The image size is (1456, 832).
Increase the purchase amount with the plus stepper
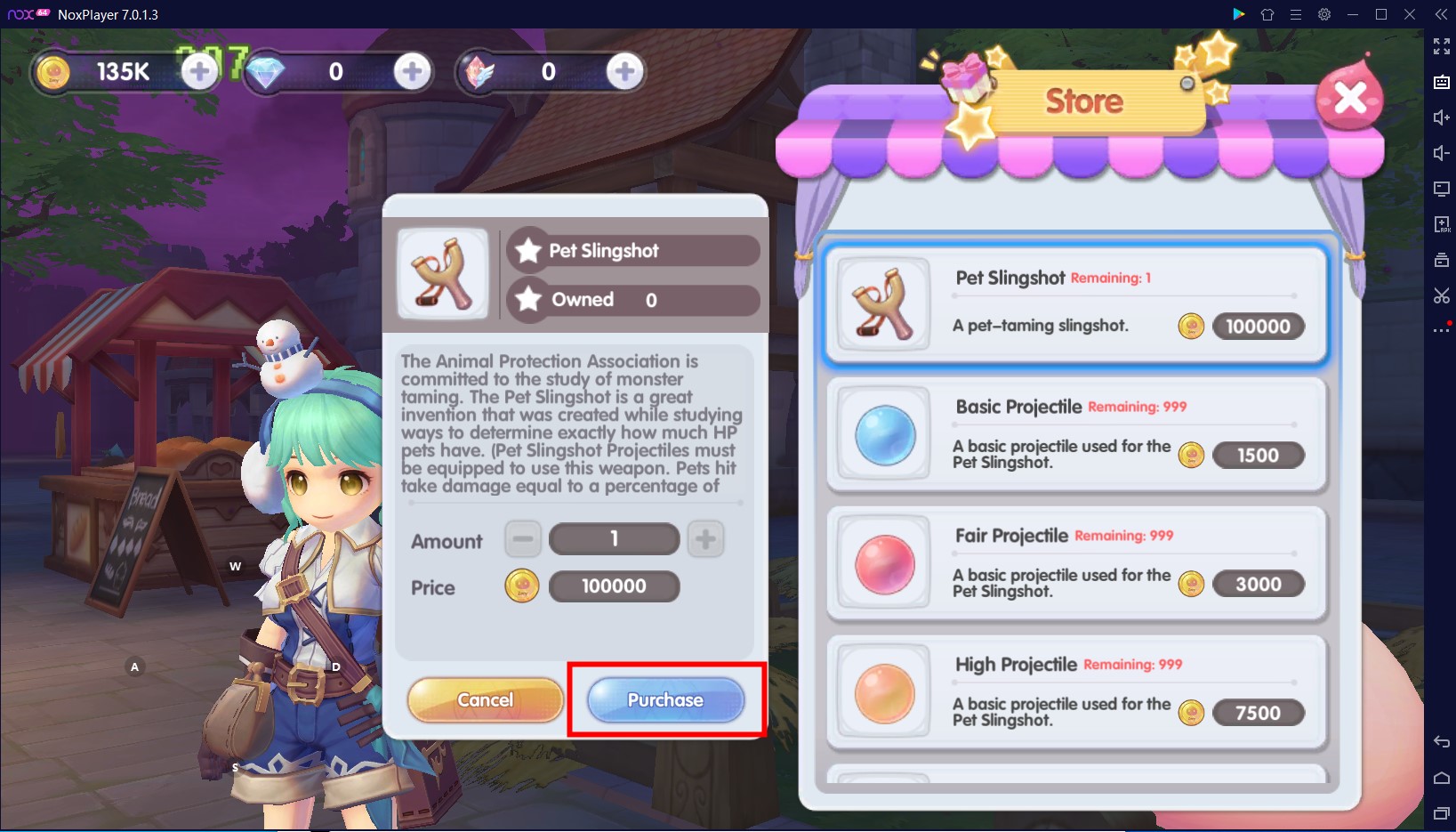(705, 538)
